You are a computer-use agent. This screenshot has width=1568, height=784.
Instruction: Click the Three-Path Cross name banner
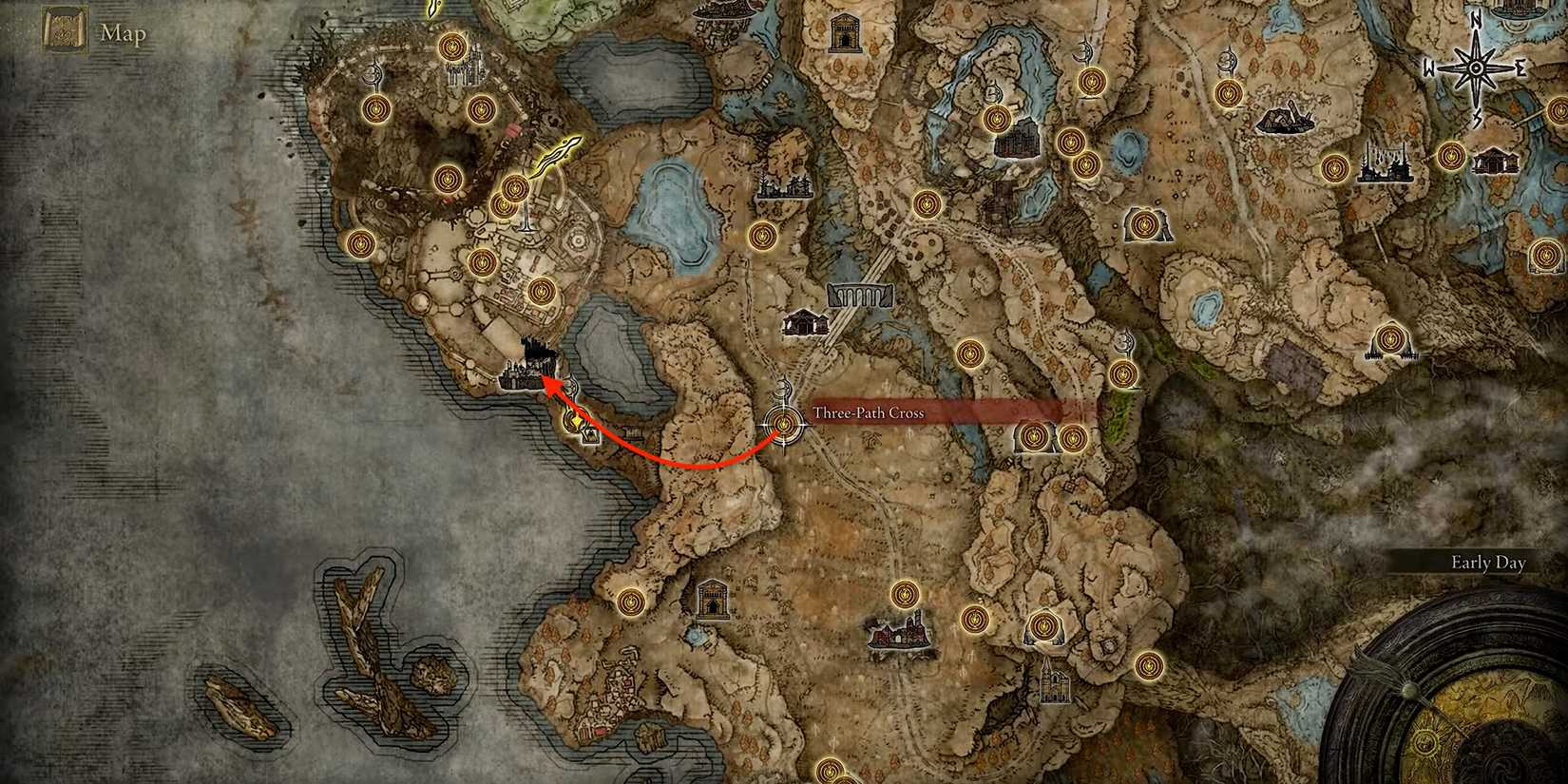point(868,412)
